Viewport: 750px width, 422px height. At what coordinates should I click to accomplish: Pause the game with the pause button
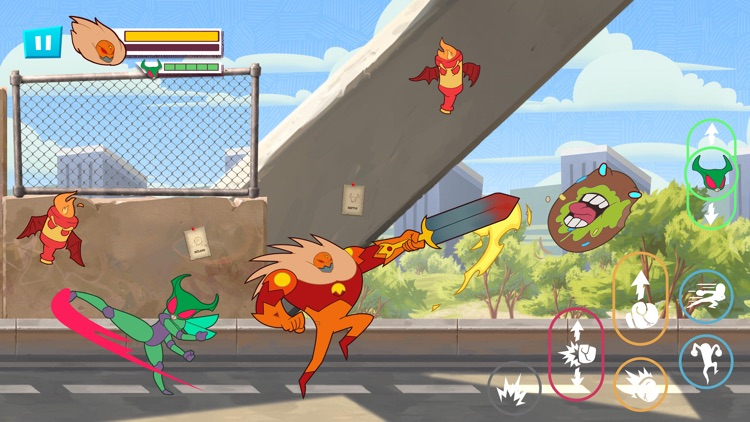point(42,42)
